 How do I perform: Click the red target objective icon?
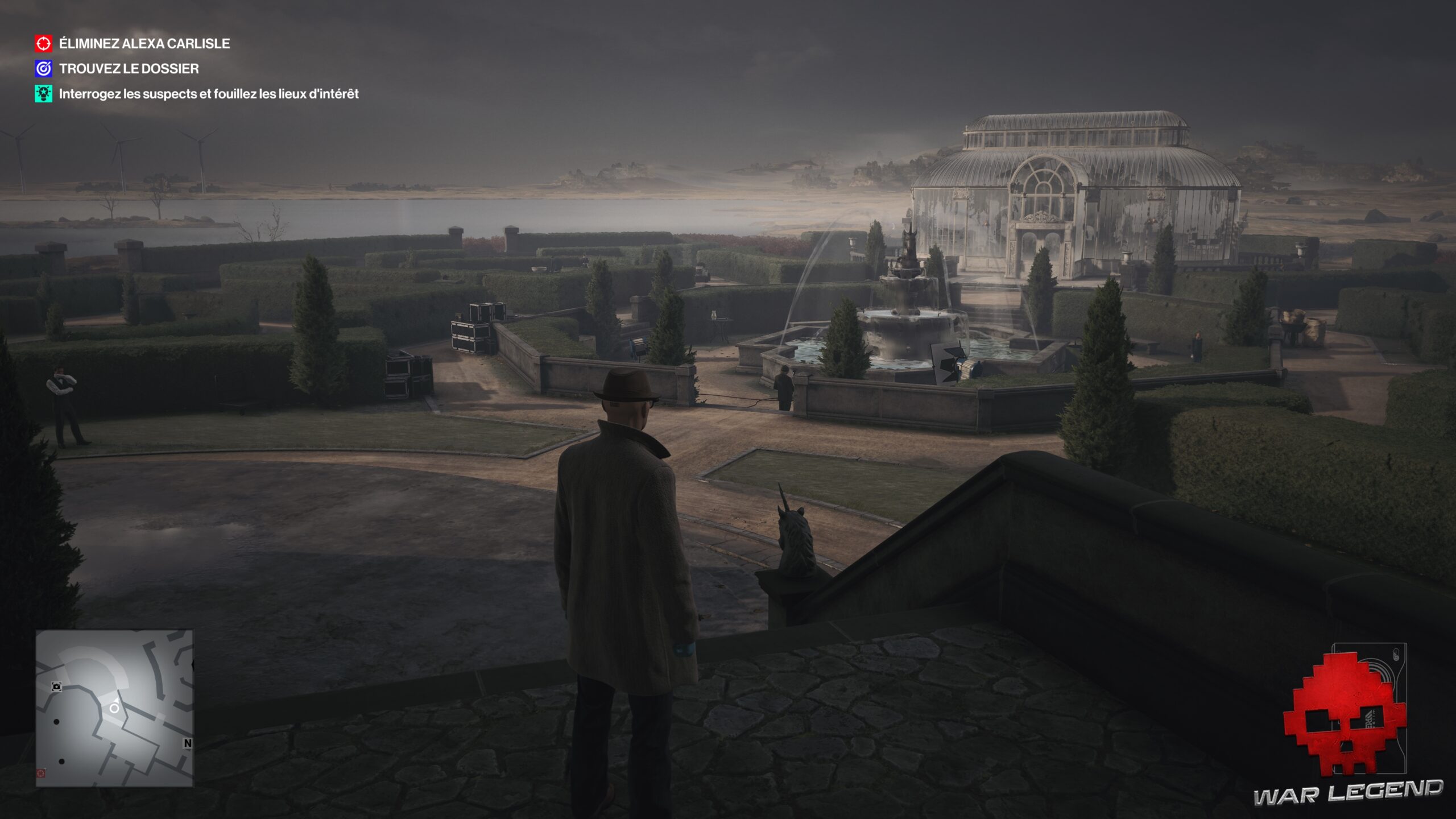pos(44,44)
